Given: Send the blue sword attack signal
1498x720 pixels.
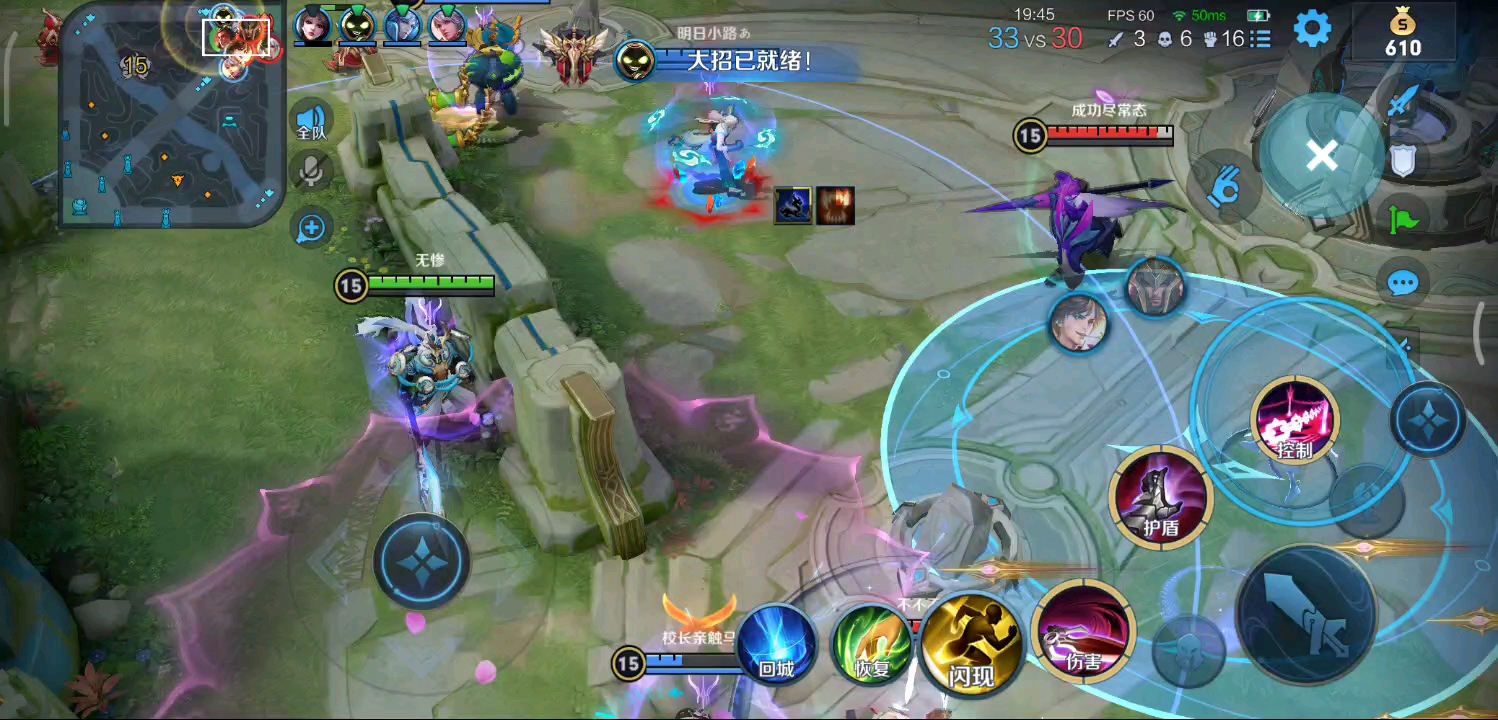Looking at the screenshot, I should [x=1403, y=101].
